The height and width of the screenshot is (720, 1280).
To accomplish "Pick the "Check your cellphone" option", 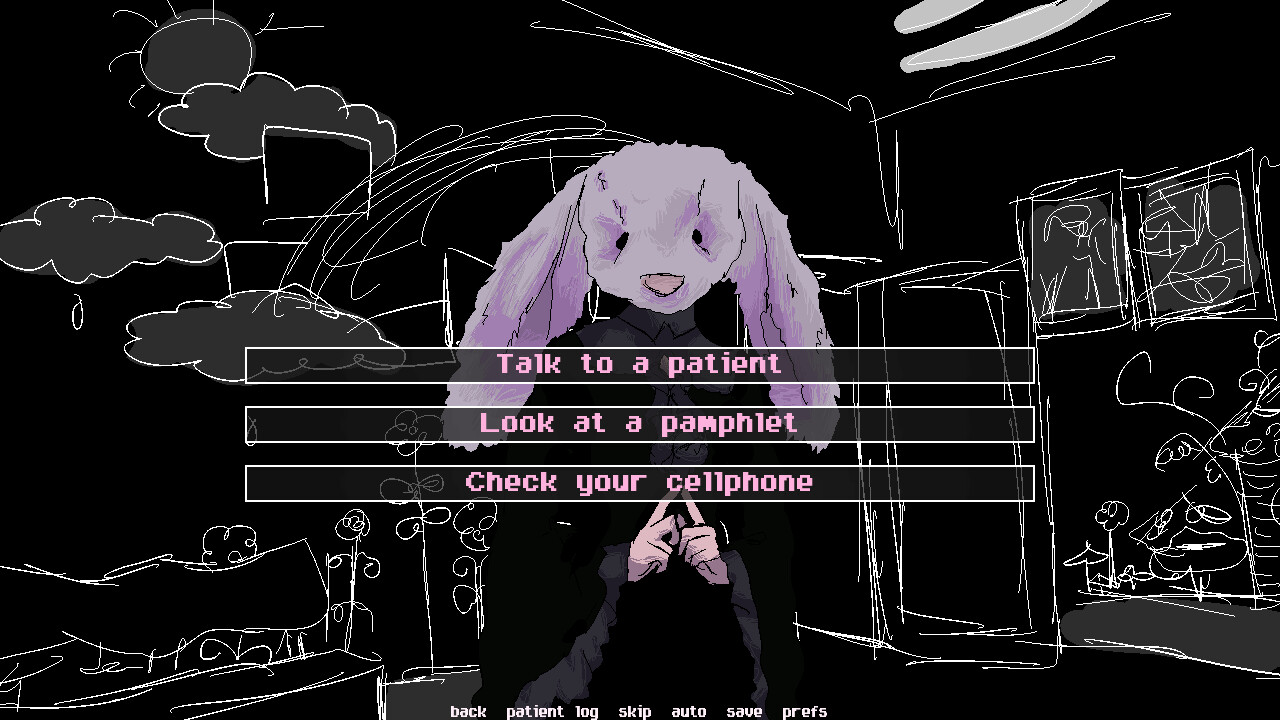I will pyautogui.click(x=639, y=482).
